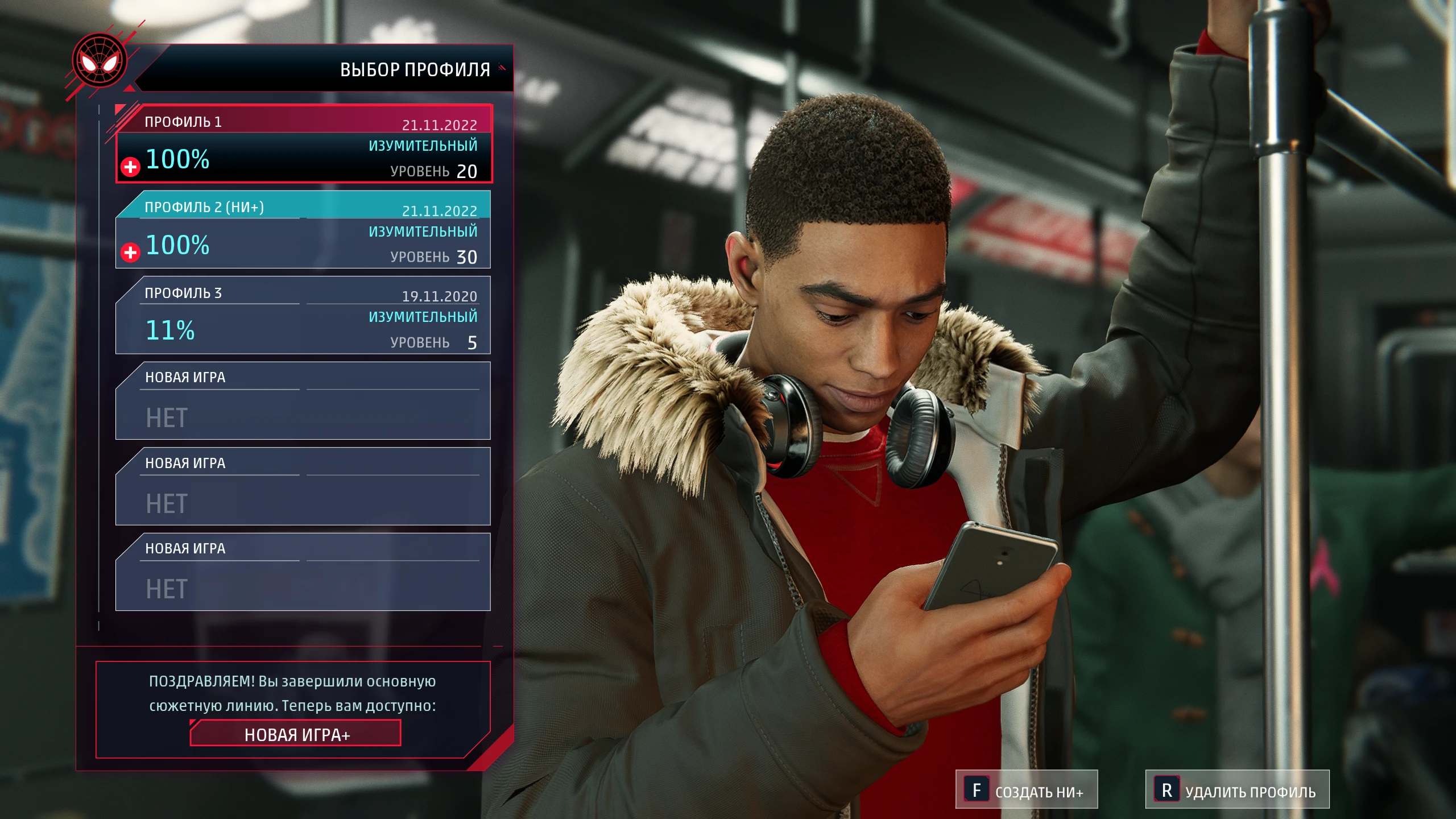Click the plus icon on Профиль 1
1456x819 pixels.
(131, 167)
